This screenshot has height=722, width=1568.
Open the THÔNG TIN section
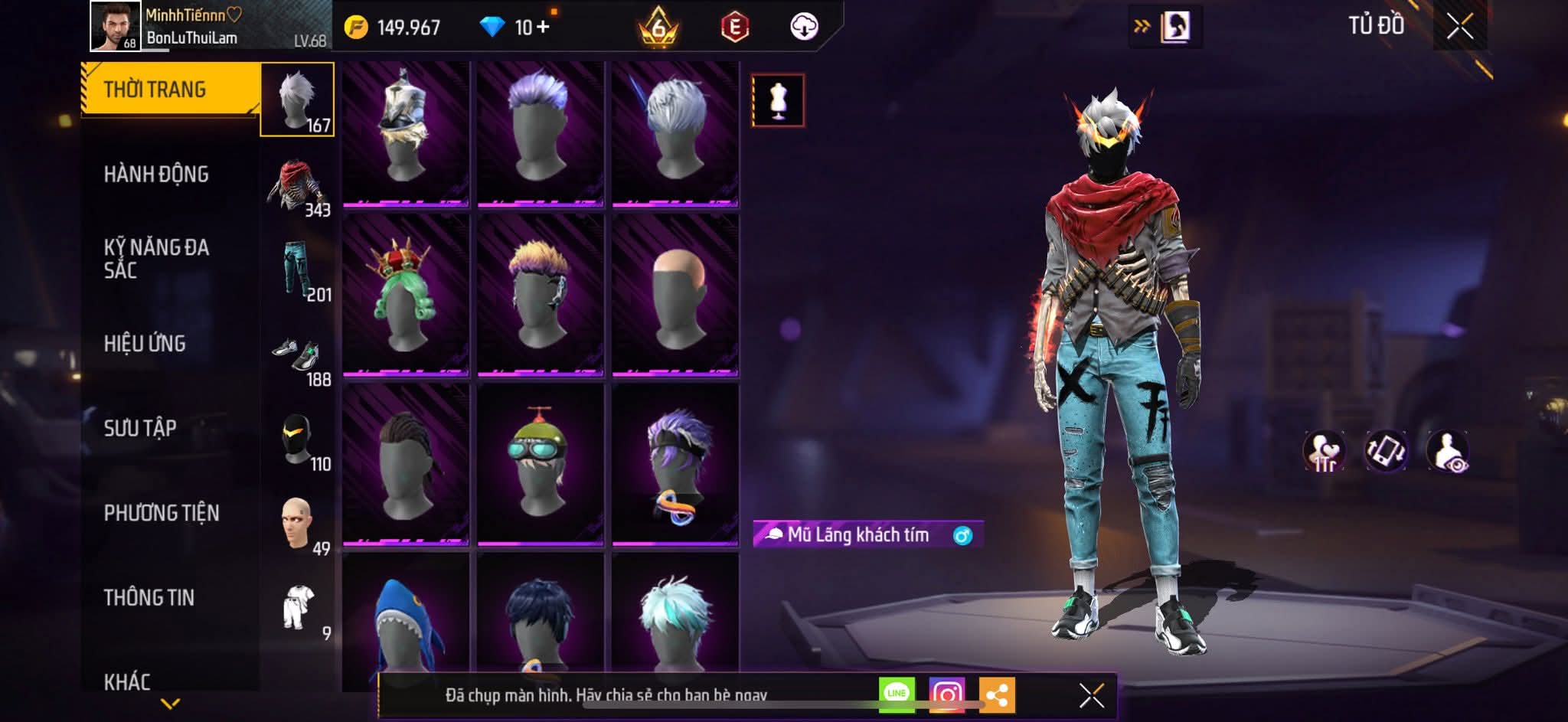(149, 597)
